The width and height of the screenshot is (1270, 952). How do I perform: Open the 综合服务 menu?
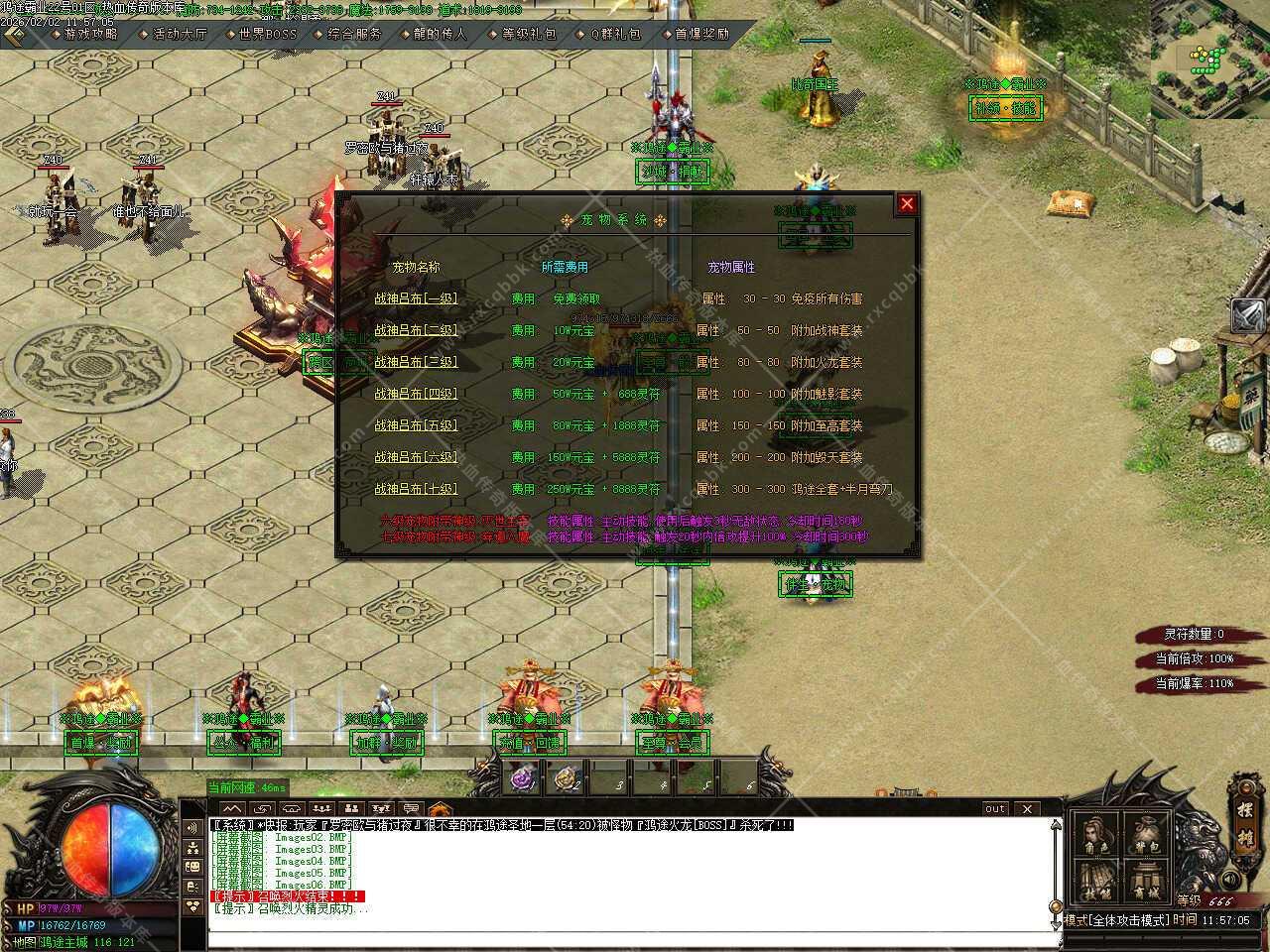click(x=353, y=34)
